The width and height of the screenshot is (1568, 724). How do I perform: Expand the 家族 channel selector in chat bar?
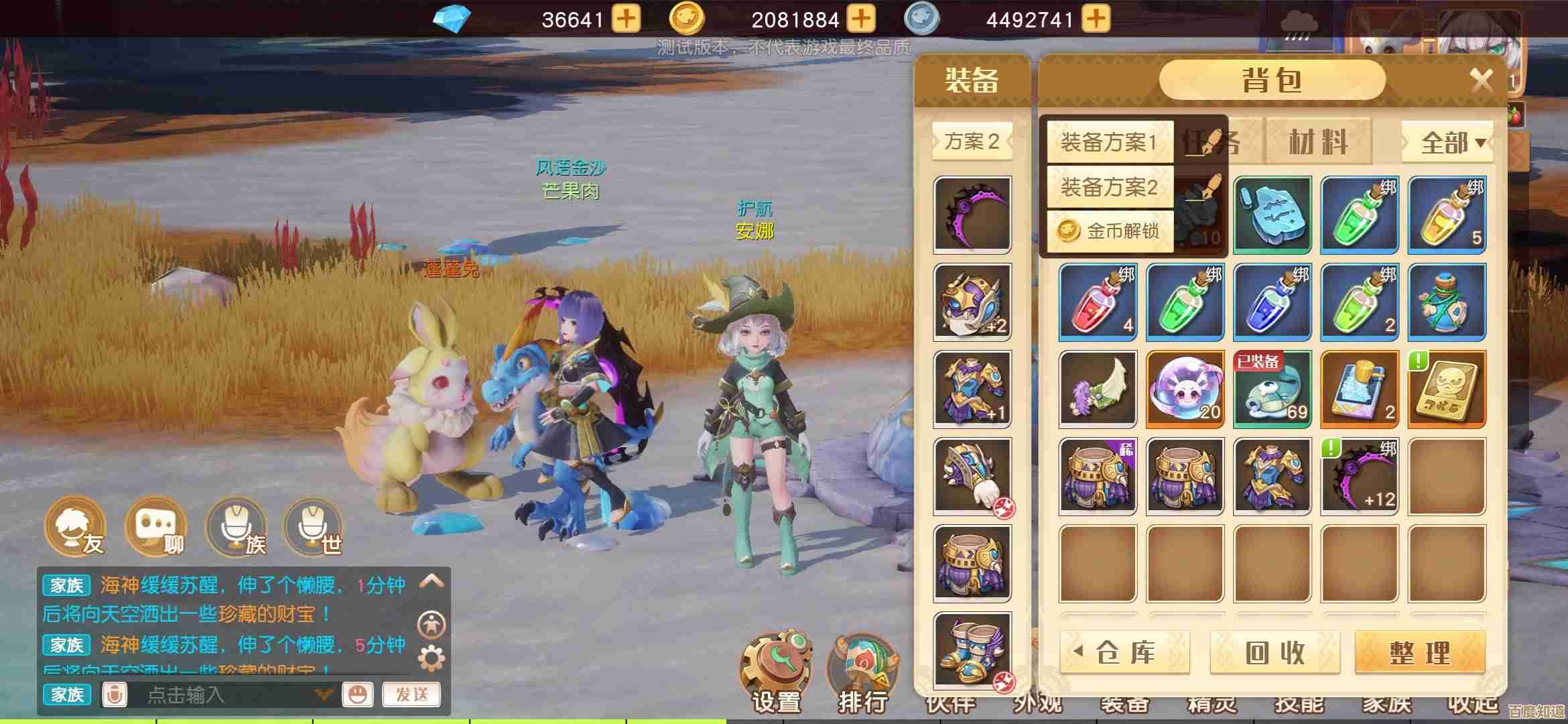(x=66, y=696)
